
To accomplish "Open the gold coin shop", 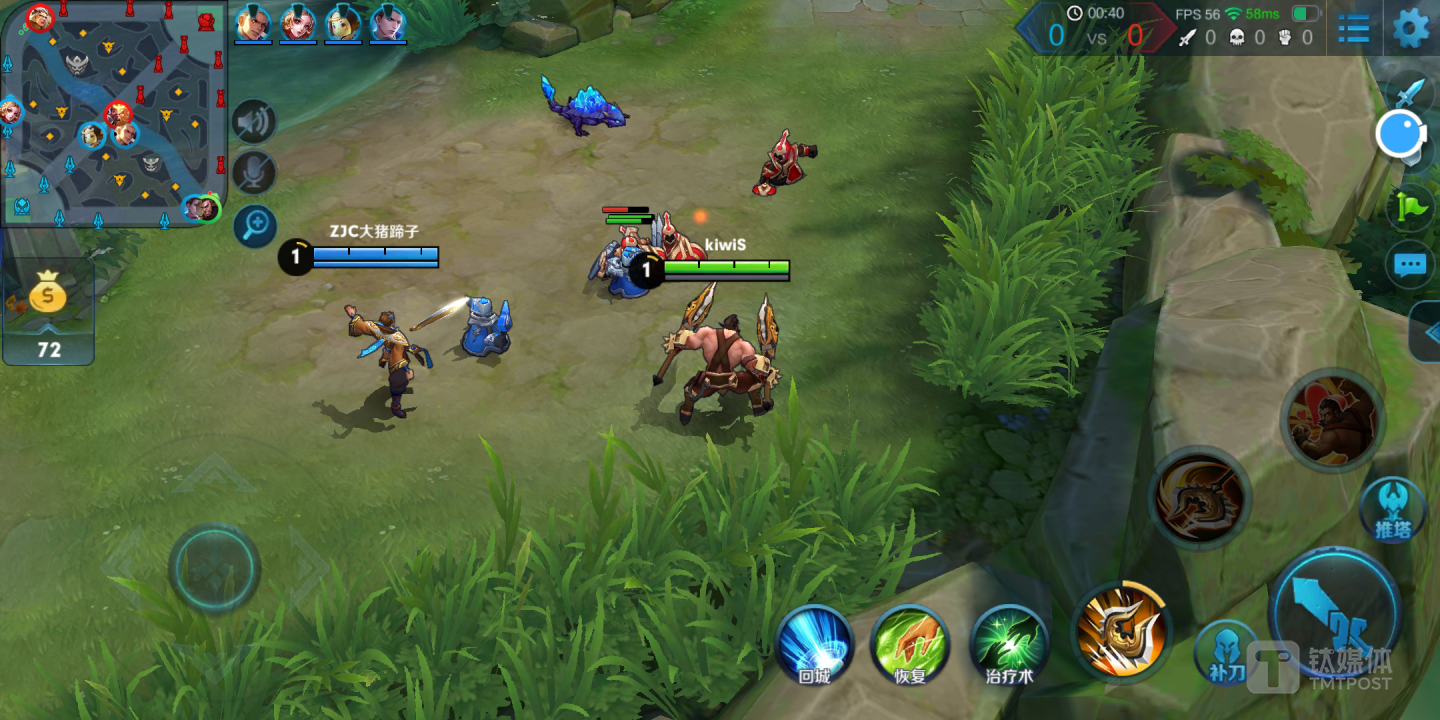I will [48, 310].
